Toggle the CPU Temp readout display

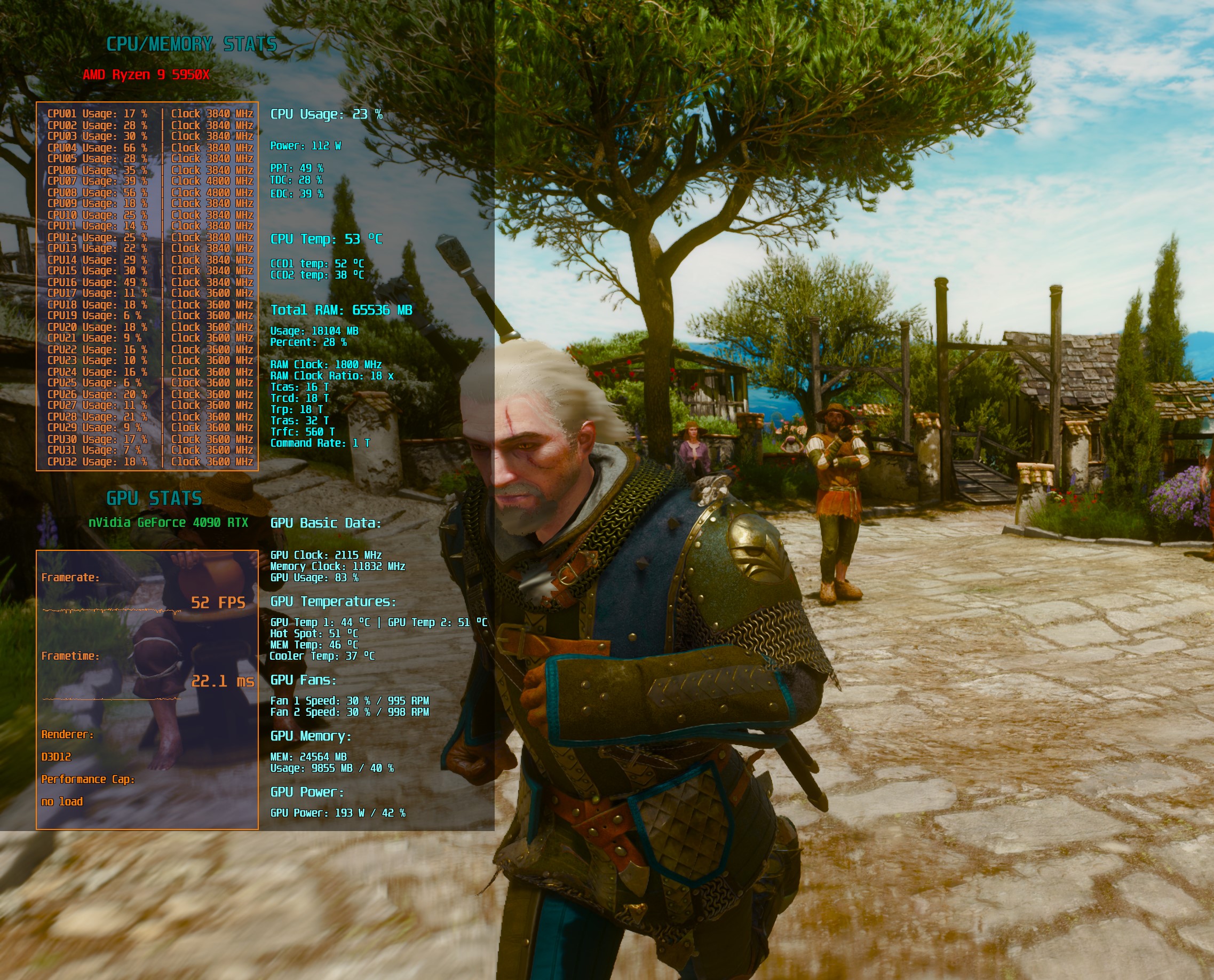click(x=326, y=239)
